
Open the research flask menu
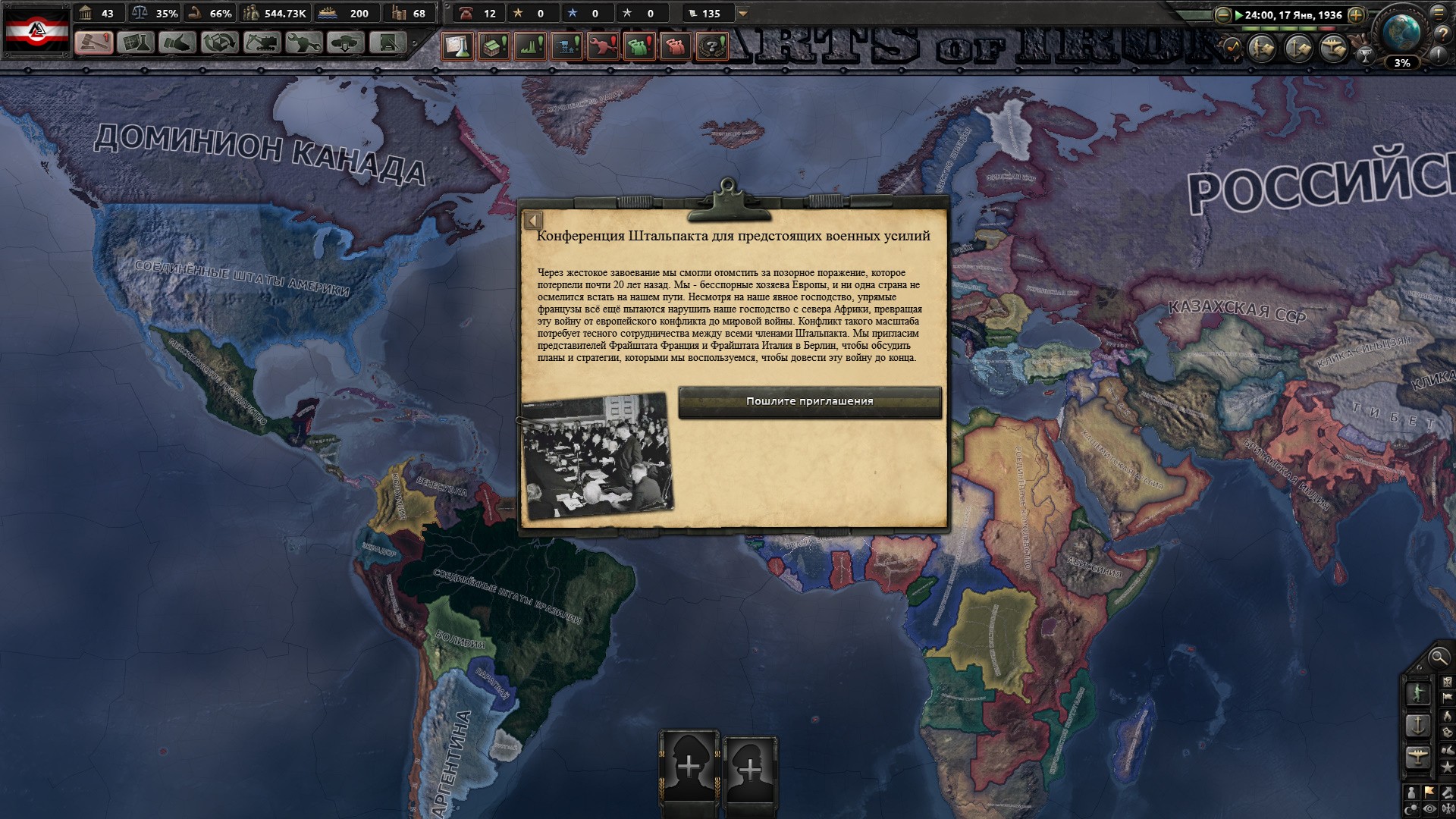pos(136,43)
